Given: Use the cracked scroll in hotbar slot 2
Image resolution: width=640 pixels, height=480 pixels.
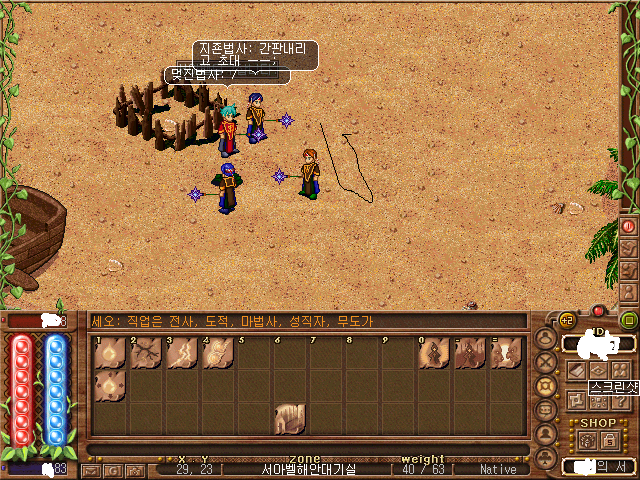Looking at the screenshot, I should pyautogui.click(x=145, y=353).
